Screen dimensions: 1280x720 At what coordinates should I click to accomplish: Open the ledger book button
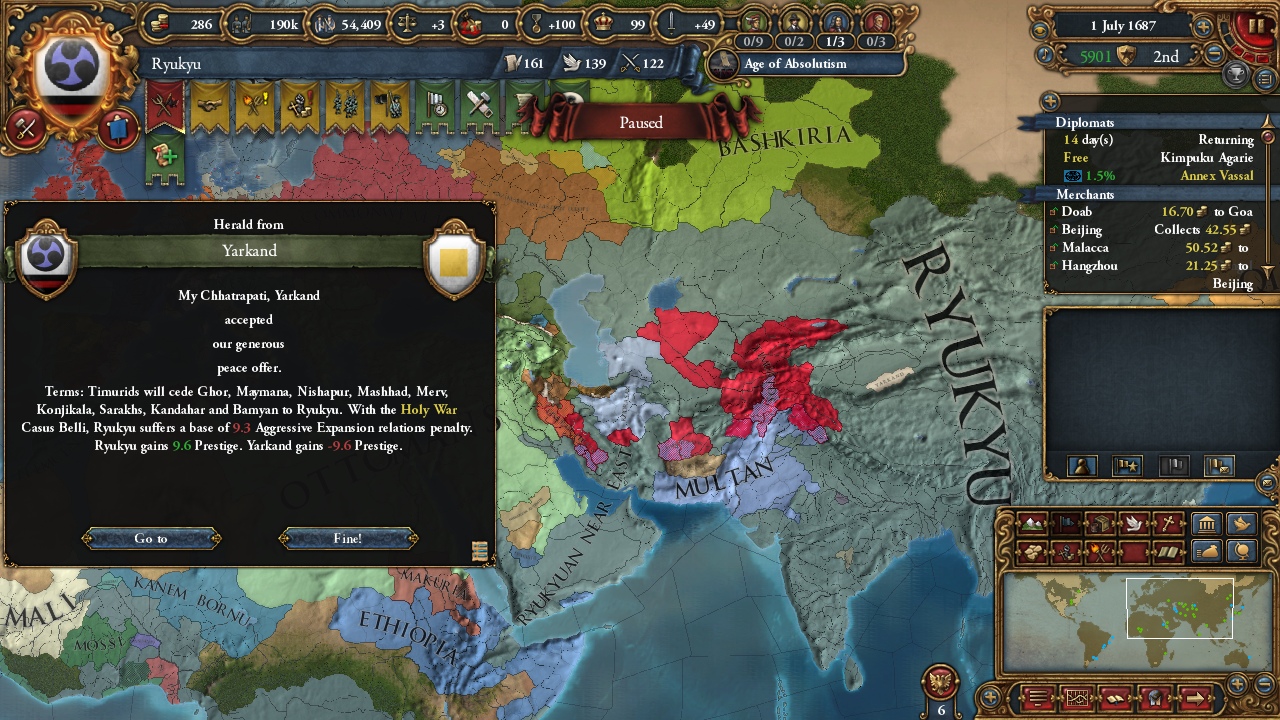[1040, 697]
